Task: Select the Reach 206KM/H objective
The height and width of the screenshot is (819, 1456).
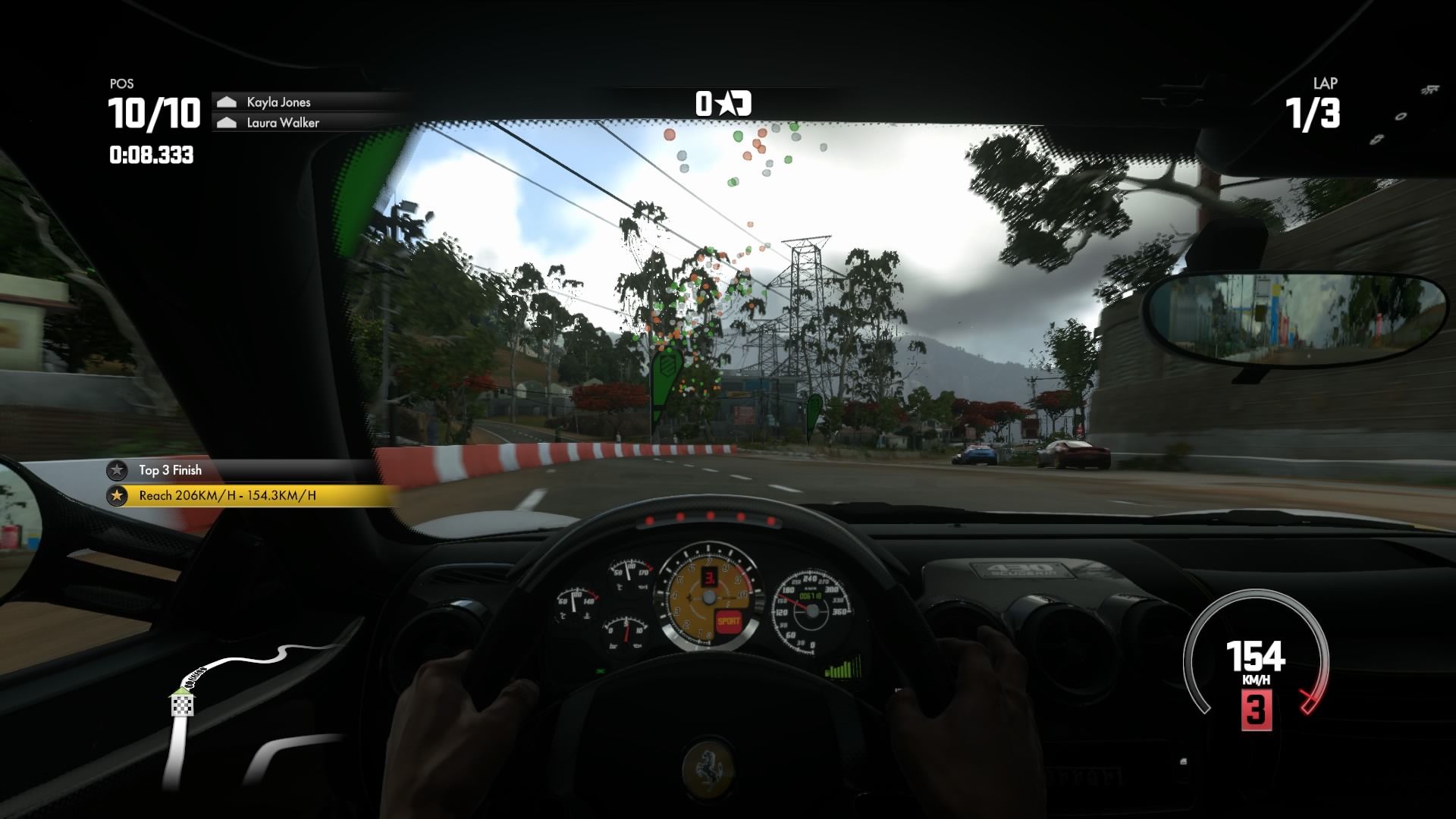Action: click(x=227, y=496)
